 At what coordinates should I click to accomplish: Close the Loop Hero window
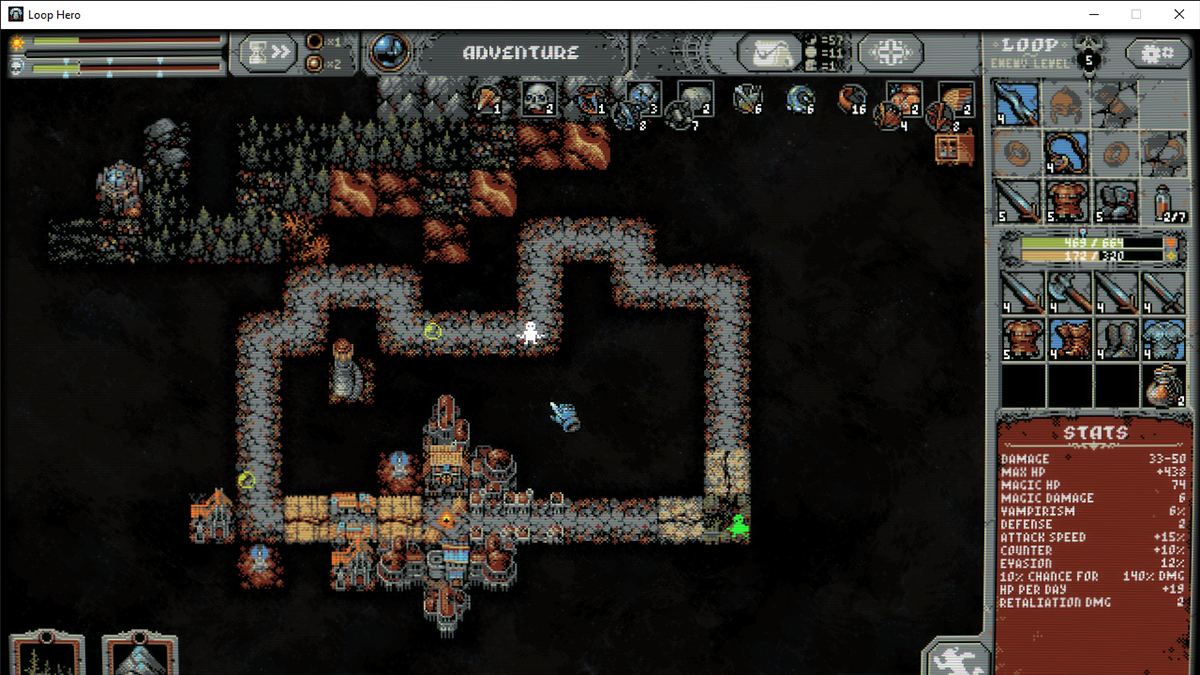pos(1176,14)
